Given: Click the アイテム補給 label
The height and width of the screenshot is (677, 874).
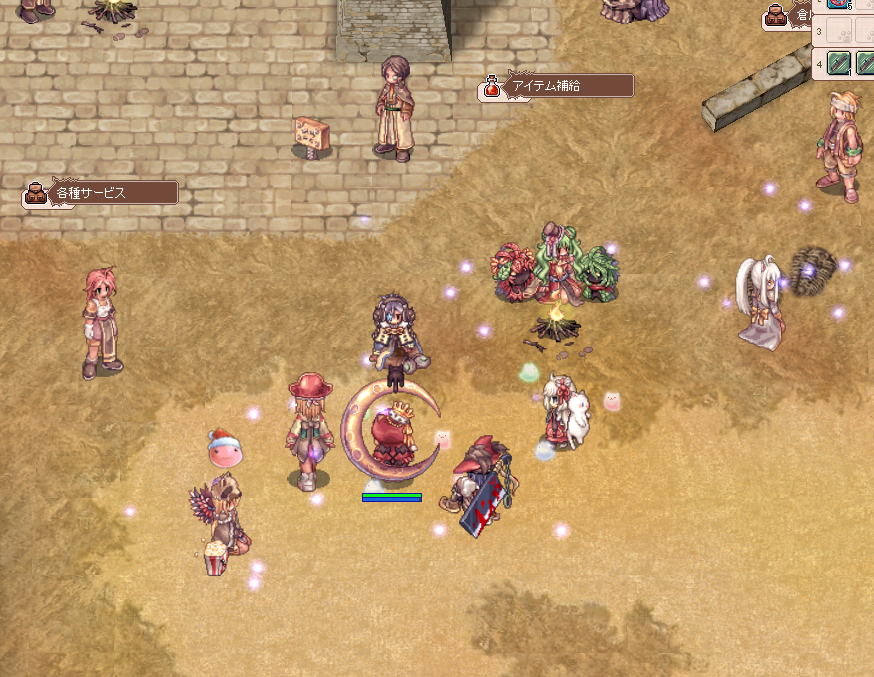Looking at the screenshot, I should (x=558, y=87).
